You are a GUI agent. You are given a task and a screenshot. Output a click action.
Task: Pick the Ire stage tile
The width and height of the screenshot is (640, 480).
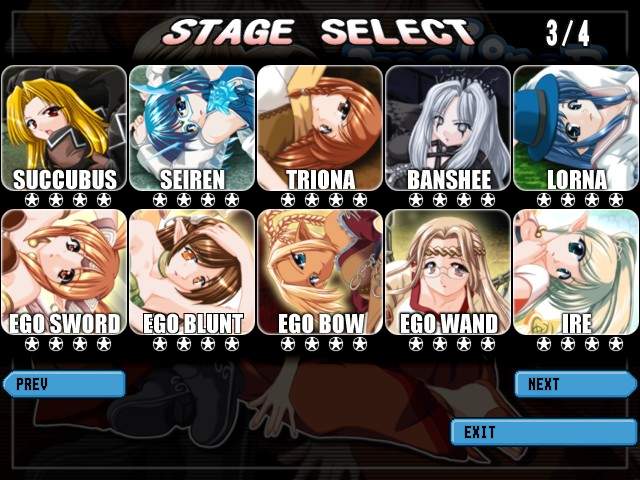pos(576,272)
